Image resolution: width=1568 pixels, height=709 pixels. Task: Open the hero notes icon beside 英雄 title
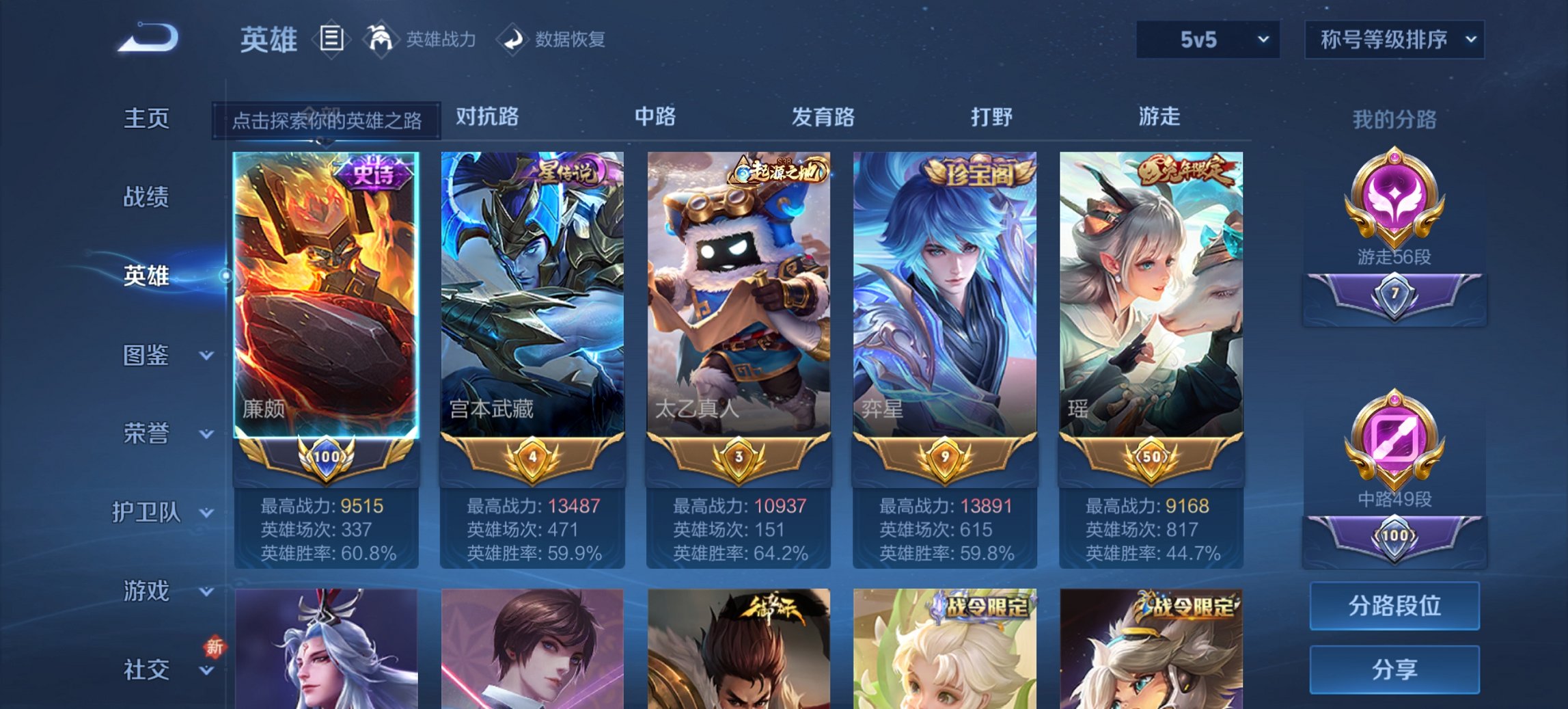333,40
